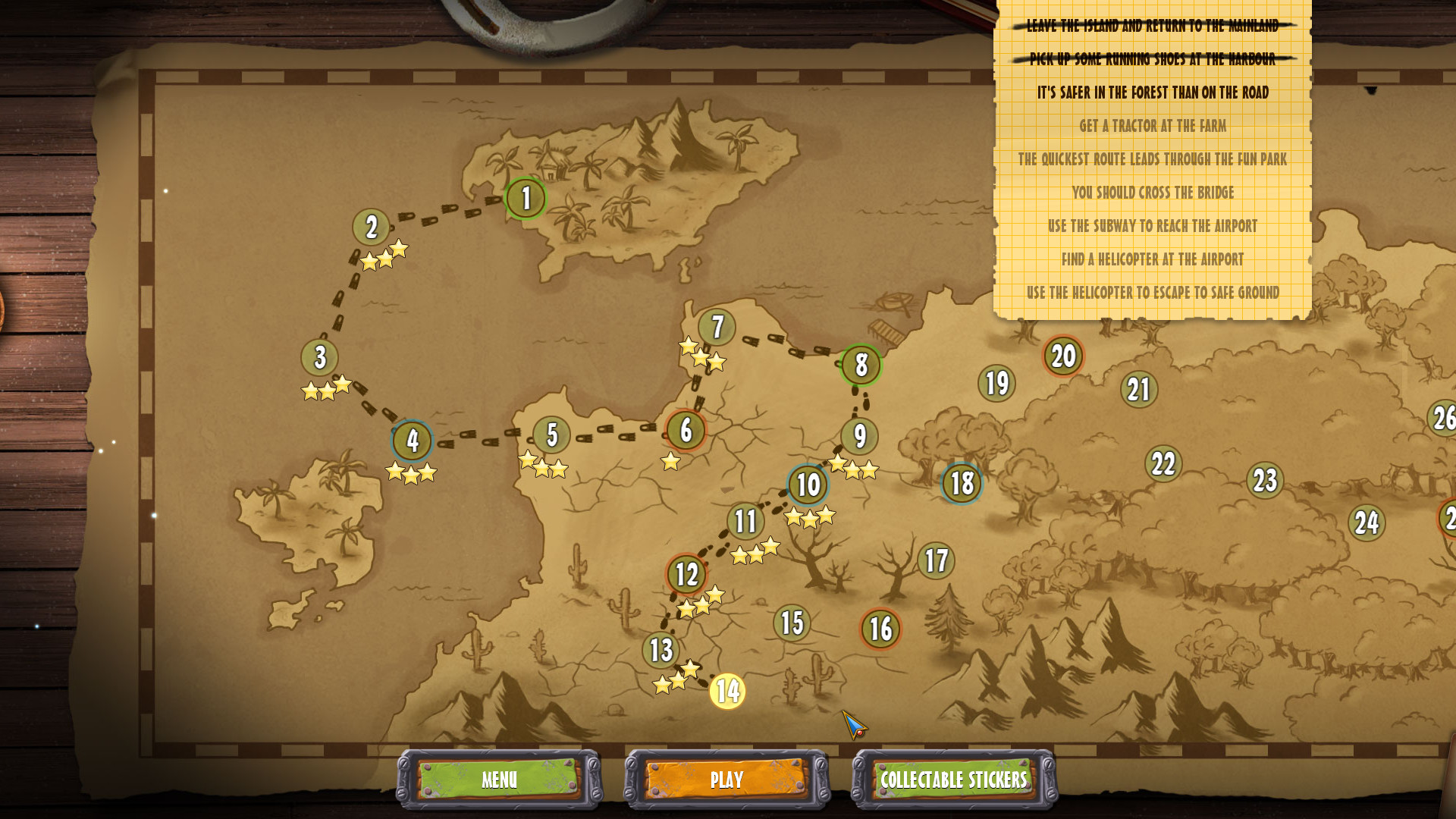This screenshot has width=1456, height=819.
Task: Open locked level 22 in the forest
Action: (1163, 463)
